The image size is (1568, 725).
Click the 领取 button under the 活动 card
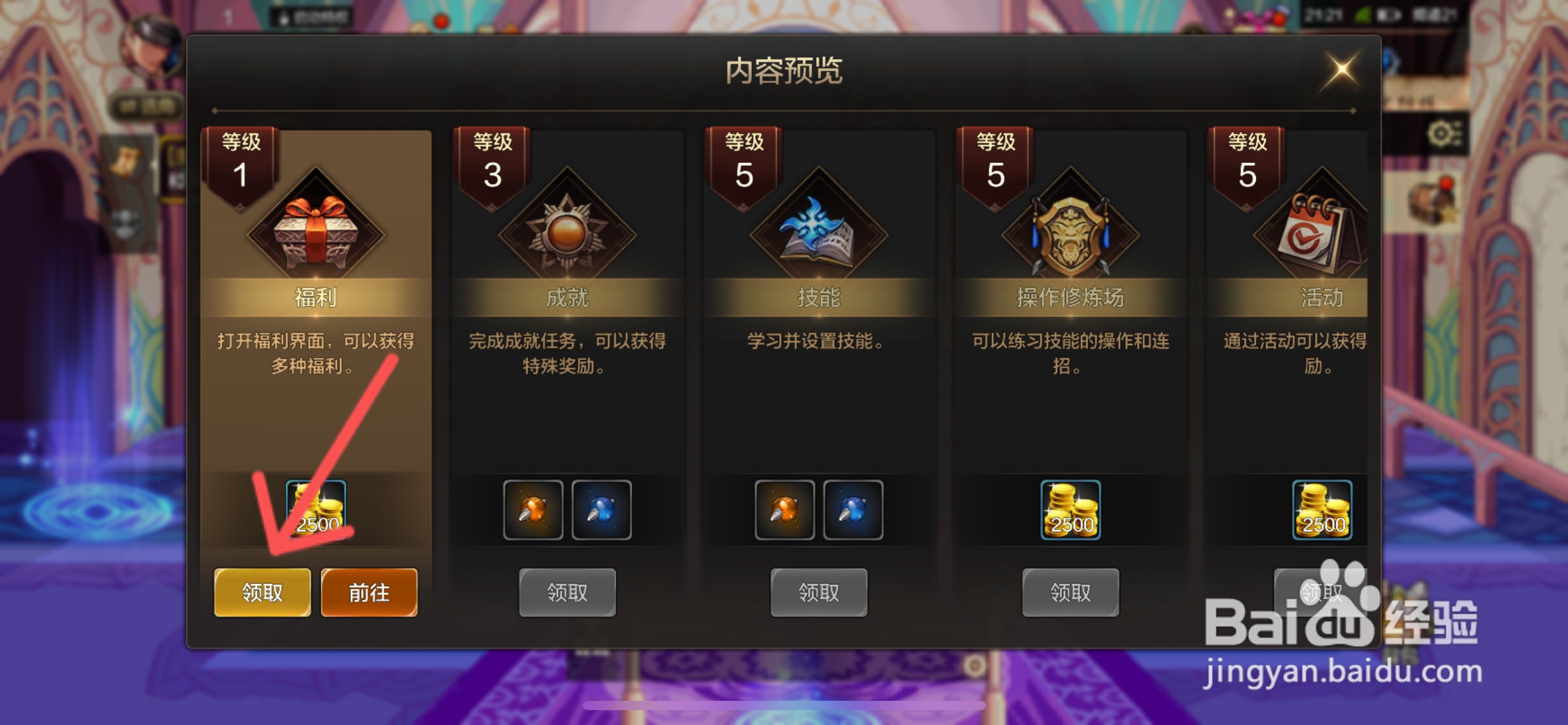(x=1321, y=592)
